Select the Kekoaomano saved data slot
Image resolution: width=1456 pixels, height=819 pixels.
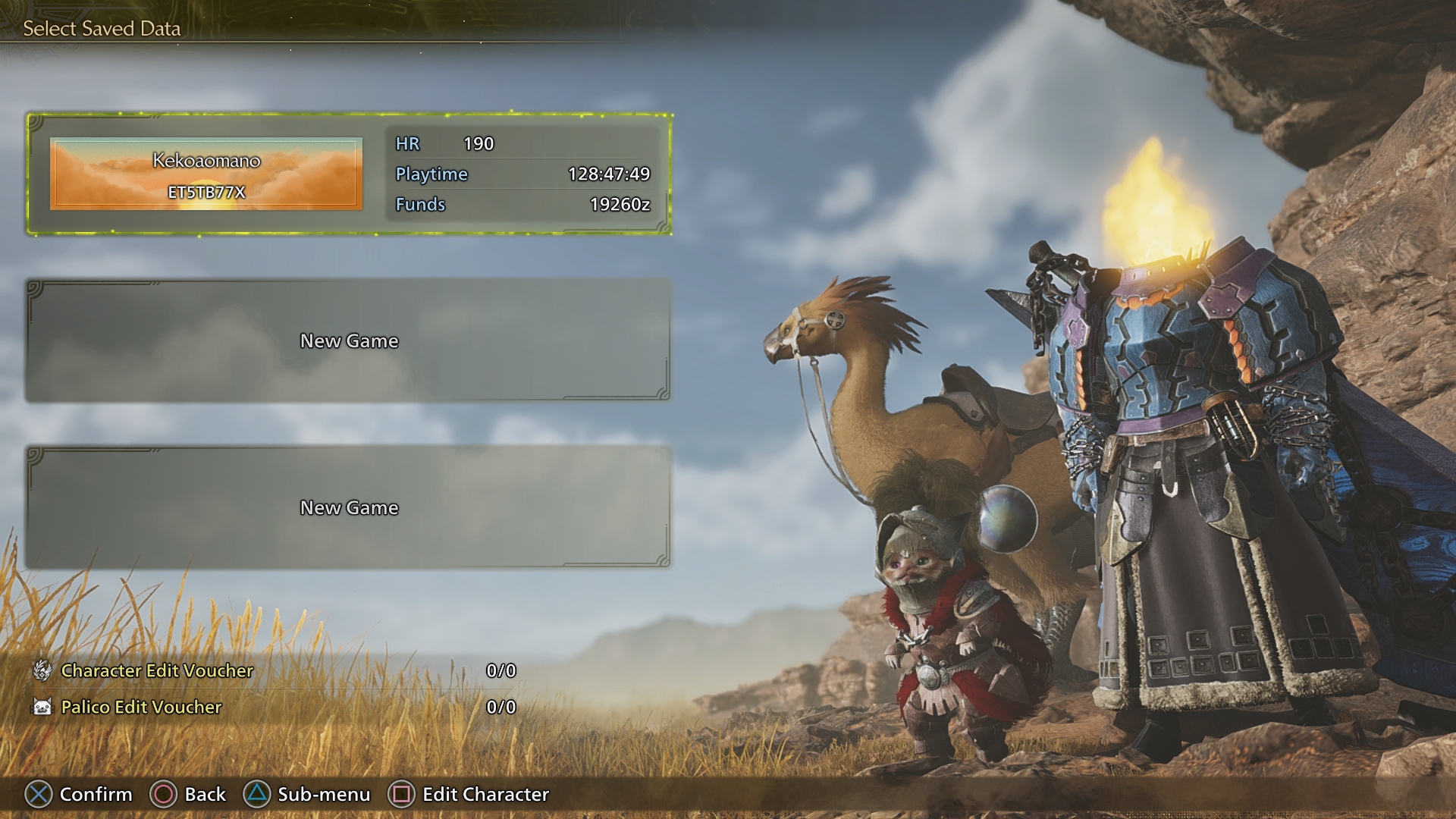coord(349,174)
